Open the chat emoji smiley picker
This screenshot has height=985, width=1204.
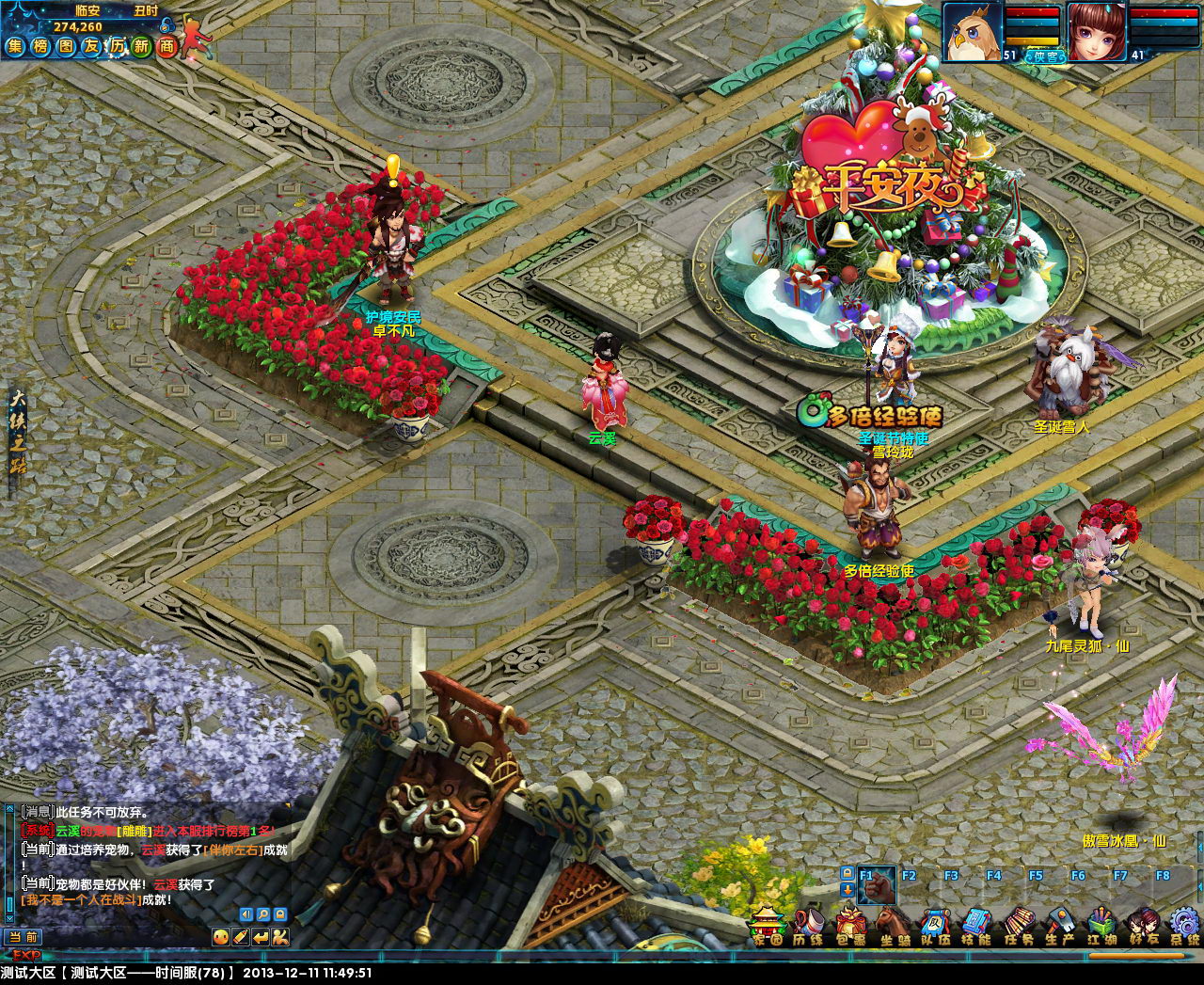coord(221,936)
